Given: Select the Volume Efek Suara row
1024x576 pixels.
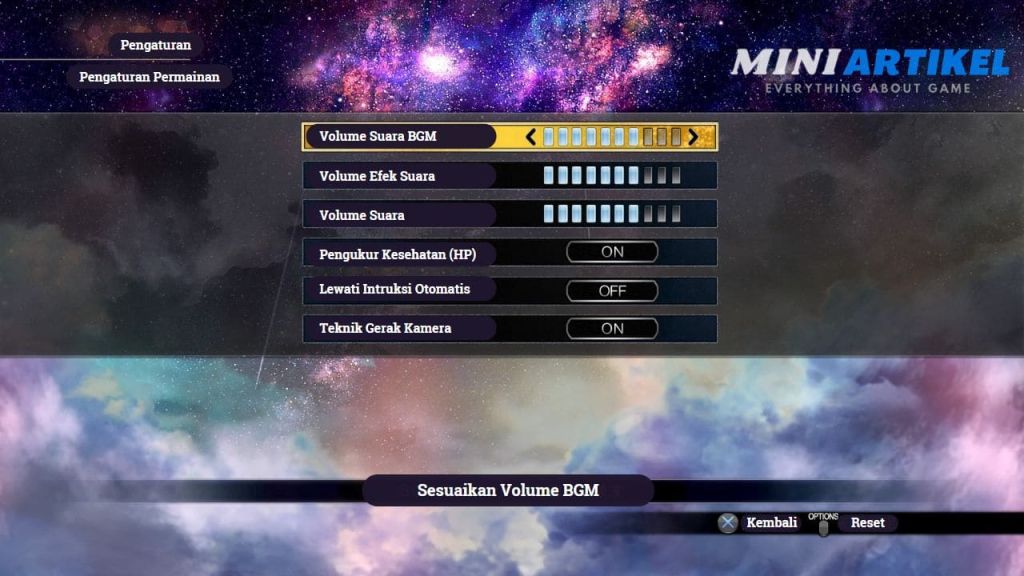Looking at the screenshot, I should coord(400,176).
